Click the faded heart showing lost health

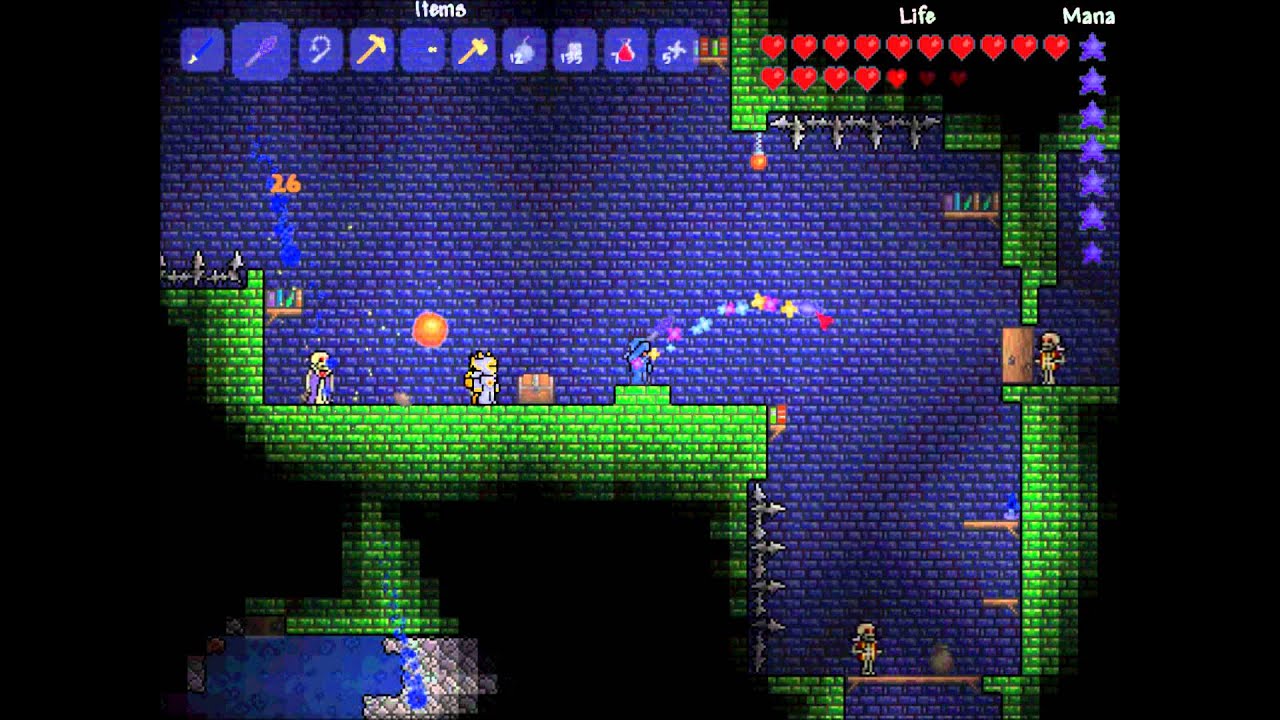[928, 77]
